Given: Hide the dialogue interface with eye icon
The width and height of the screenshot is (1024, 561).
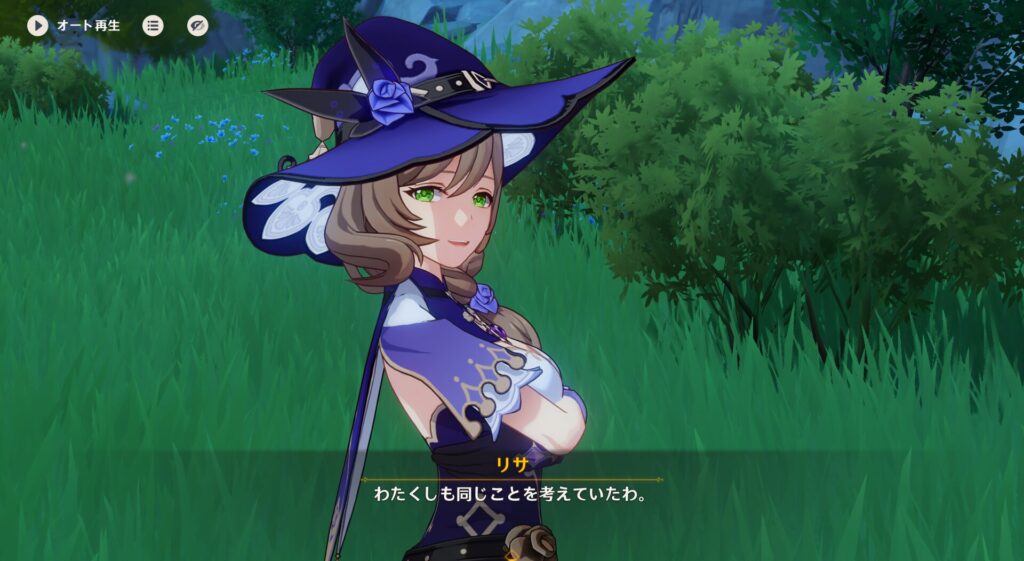Looking at the screenshot, I should (198, 25).
